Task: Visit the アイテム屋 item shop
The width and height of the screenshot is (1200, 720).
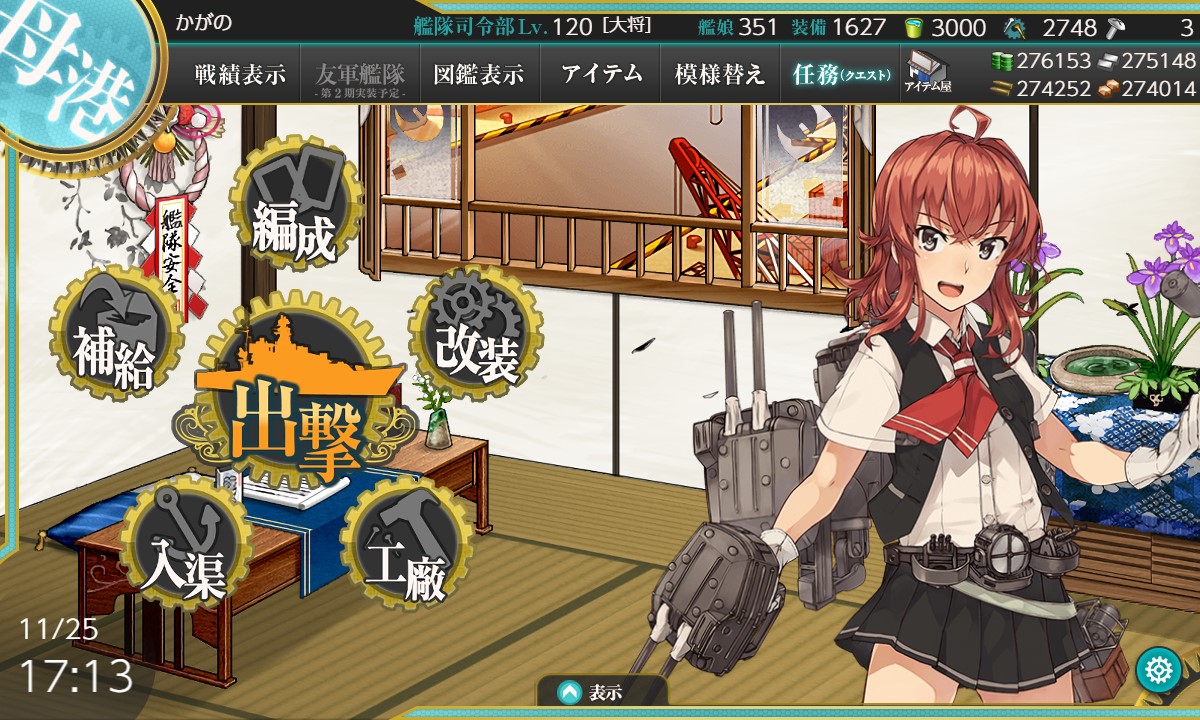Action: [x=927, y=72]
